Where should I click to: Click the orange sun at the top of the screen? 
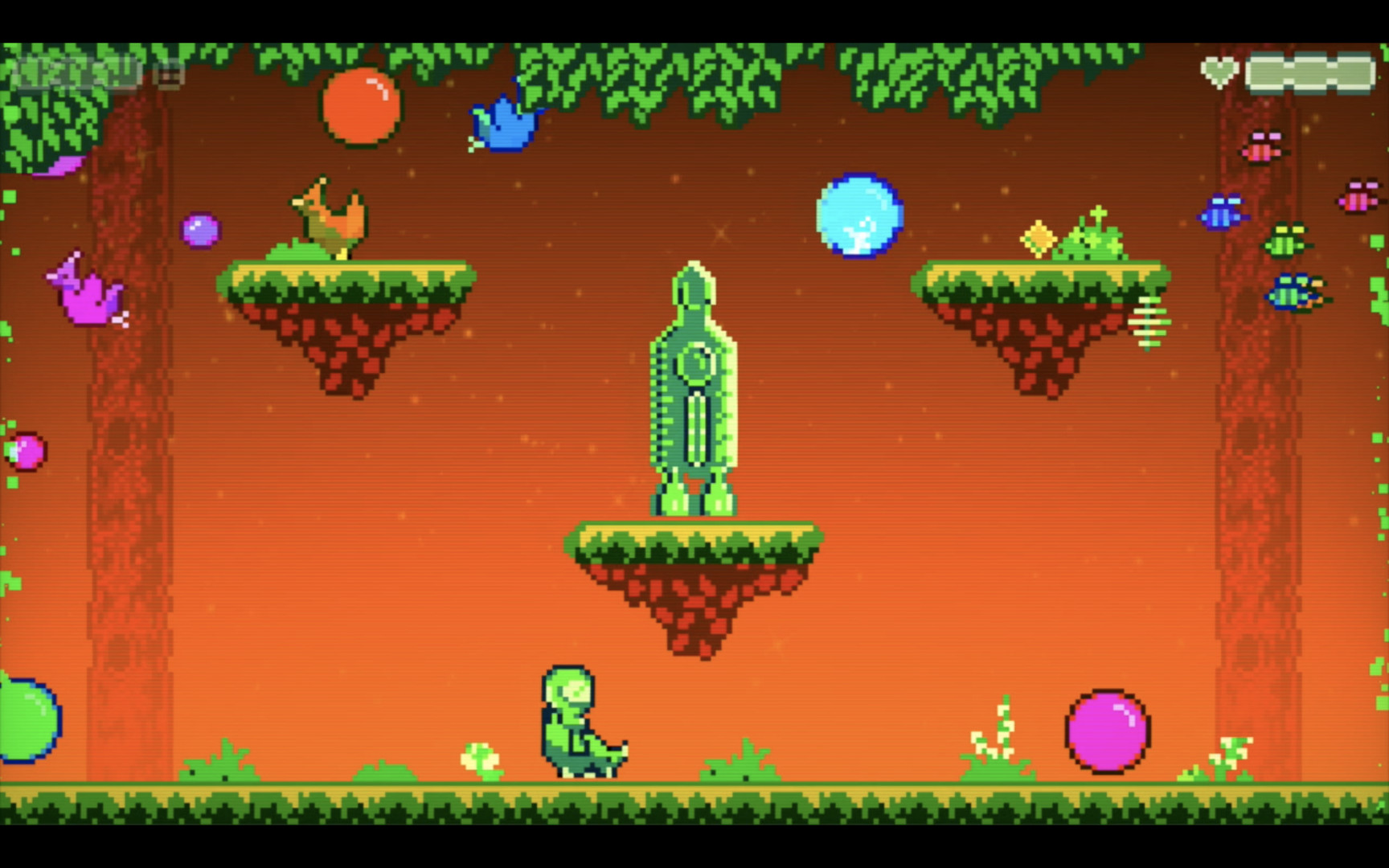coord(359,108)
